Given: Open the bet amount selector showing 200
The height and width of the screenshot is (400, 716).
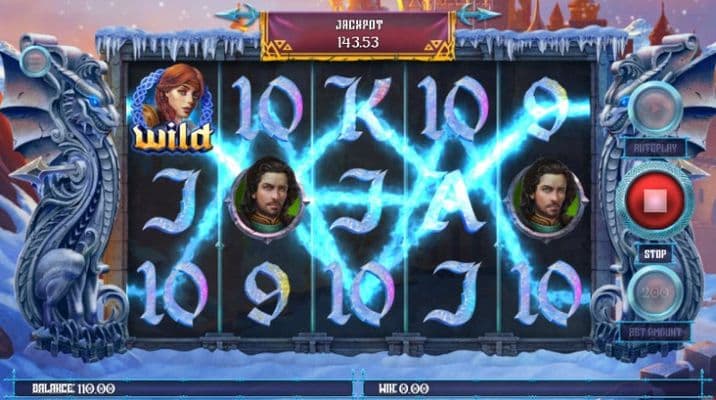Looking at the screenshot, I should (657, 293).
